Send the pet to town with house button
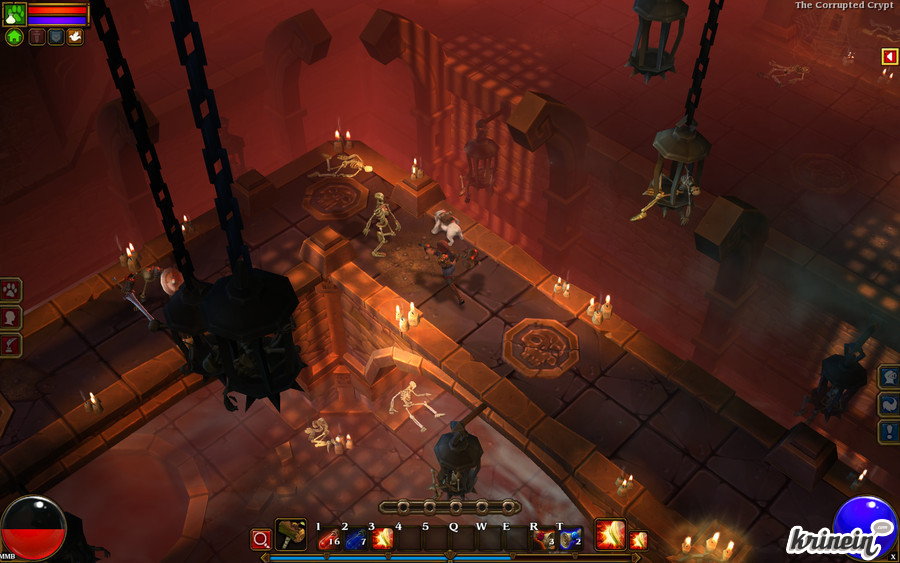 (14, 37)
